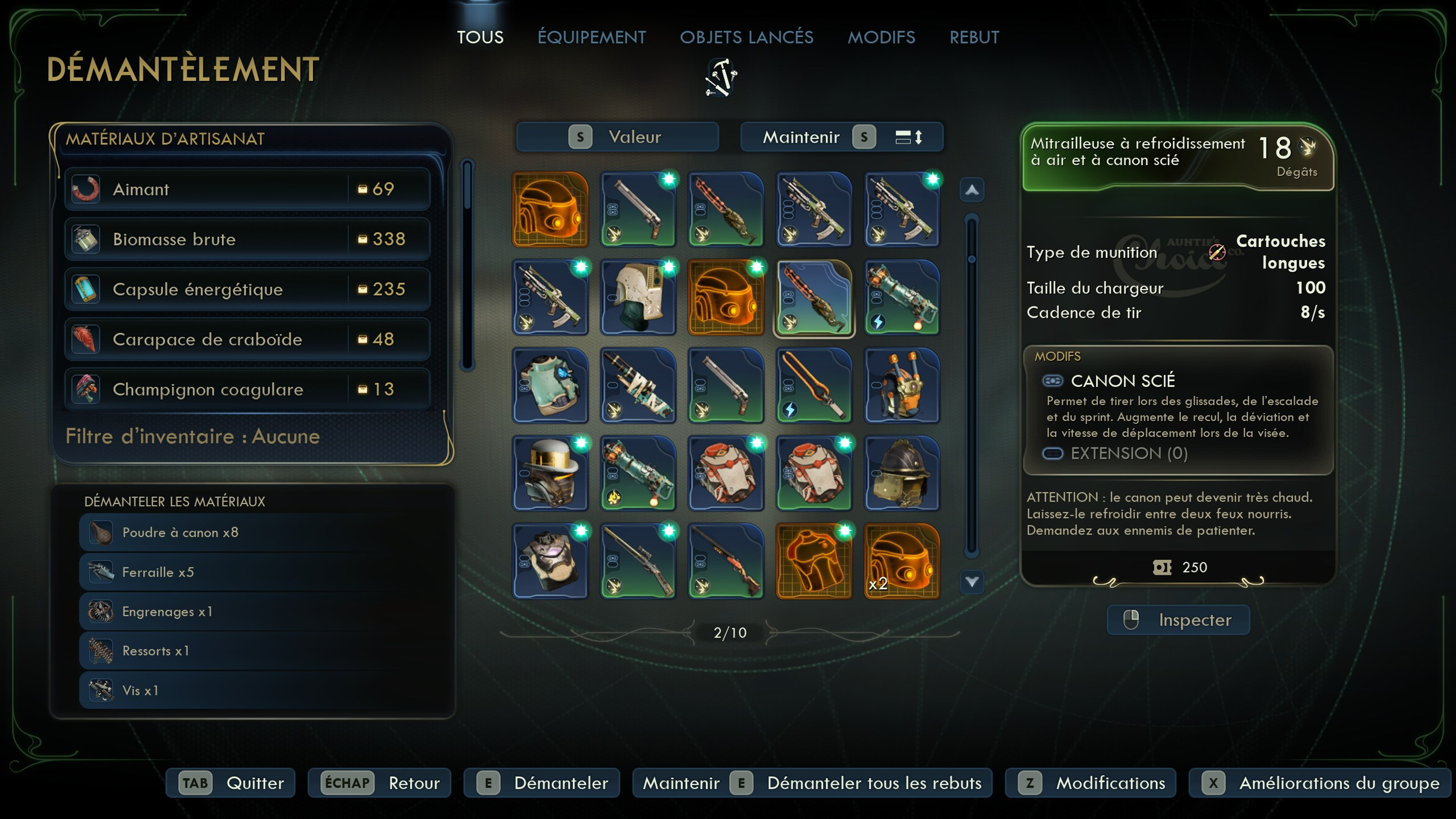Select the Aimant material row

coord(247,189)
